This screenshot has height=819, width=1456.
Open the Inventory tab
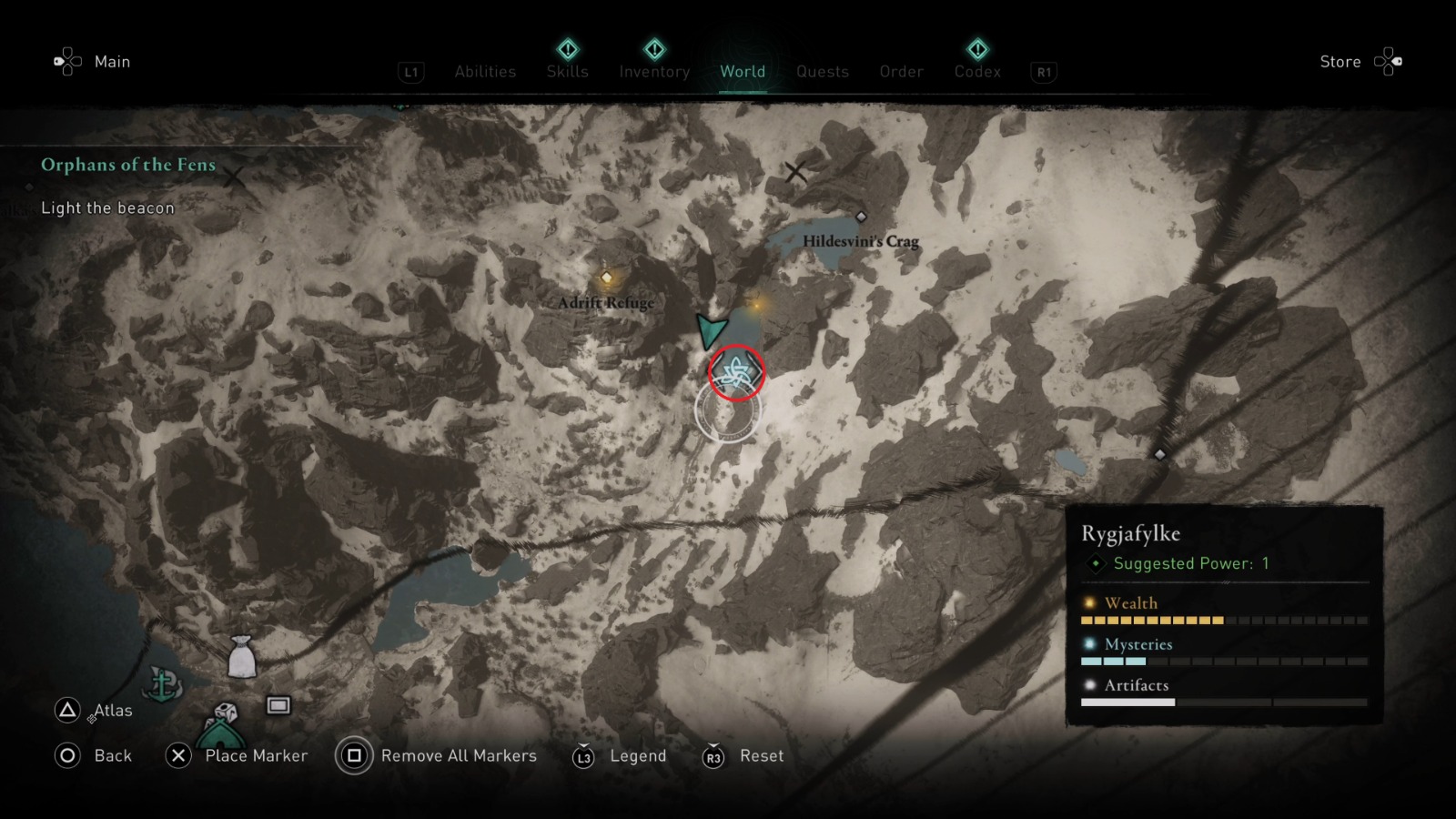[654, 71]
